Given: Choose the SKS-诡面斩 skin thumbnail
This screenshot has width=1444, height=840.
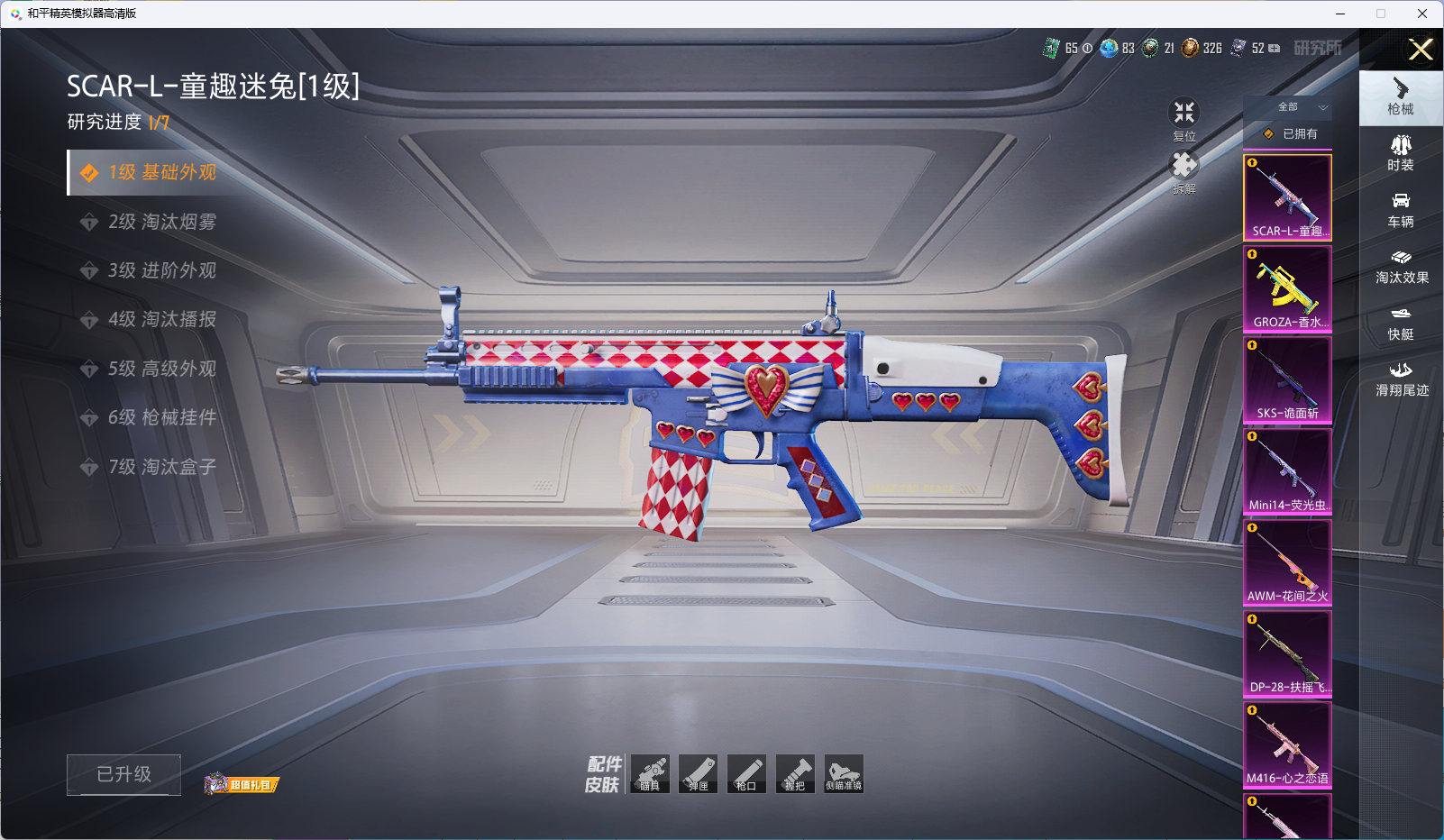Looking at the screenshot, I should 1287,379.
